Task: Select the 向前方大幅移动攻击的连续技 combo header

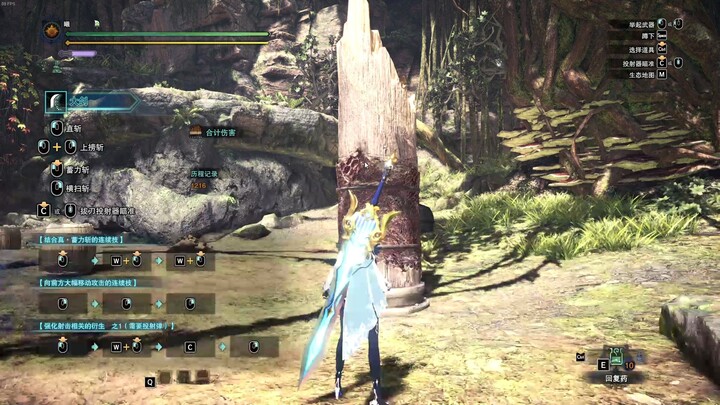Action: click(88, 283)
